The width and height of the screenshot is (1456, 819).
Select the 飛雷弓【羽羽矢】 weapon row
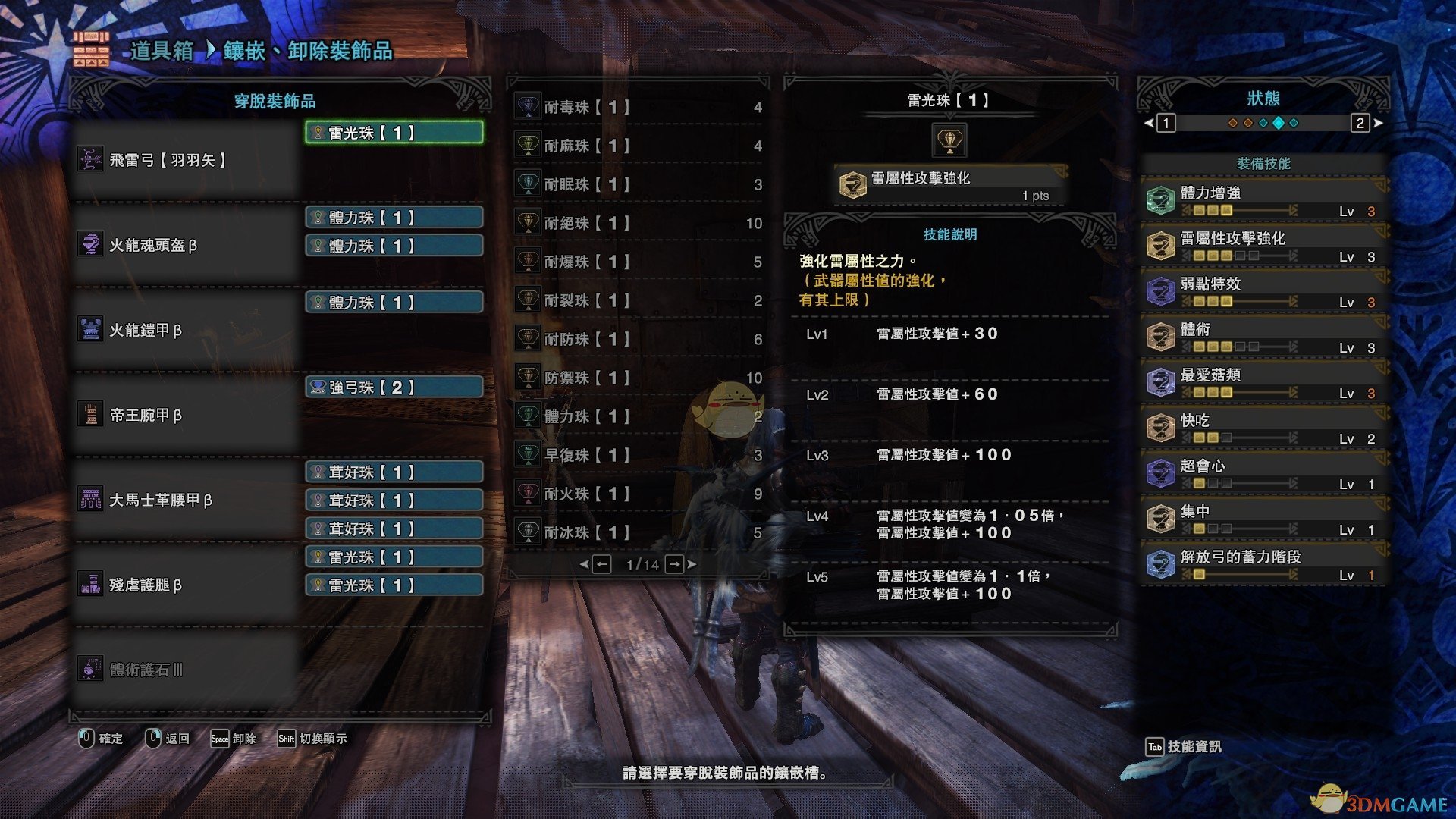pyautogui.click(x=186, y=160)
